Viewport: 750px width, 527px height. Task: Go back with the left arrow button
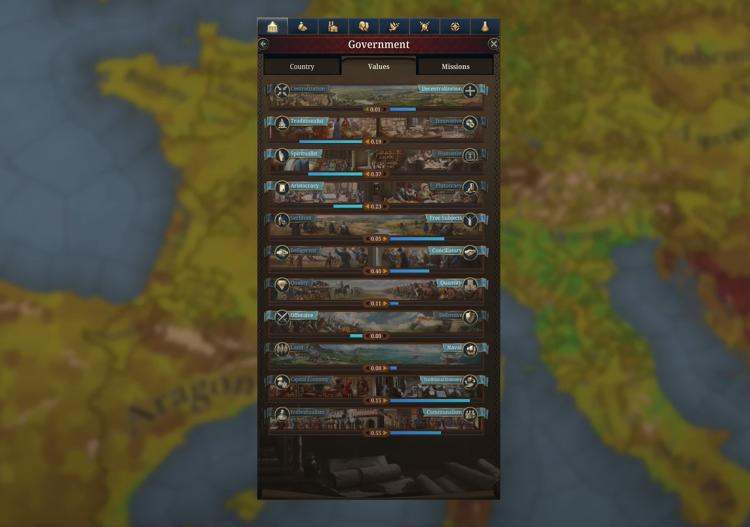click(263, 44)
